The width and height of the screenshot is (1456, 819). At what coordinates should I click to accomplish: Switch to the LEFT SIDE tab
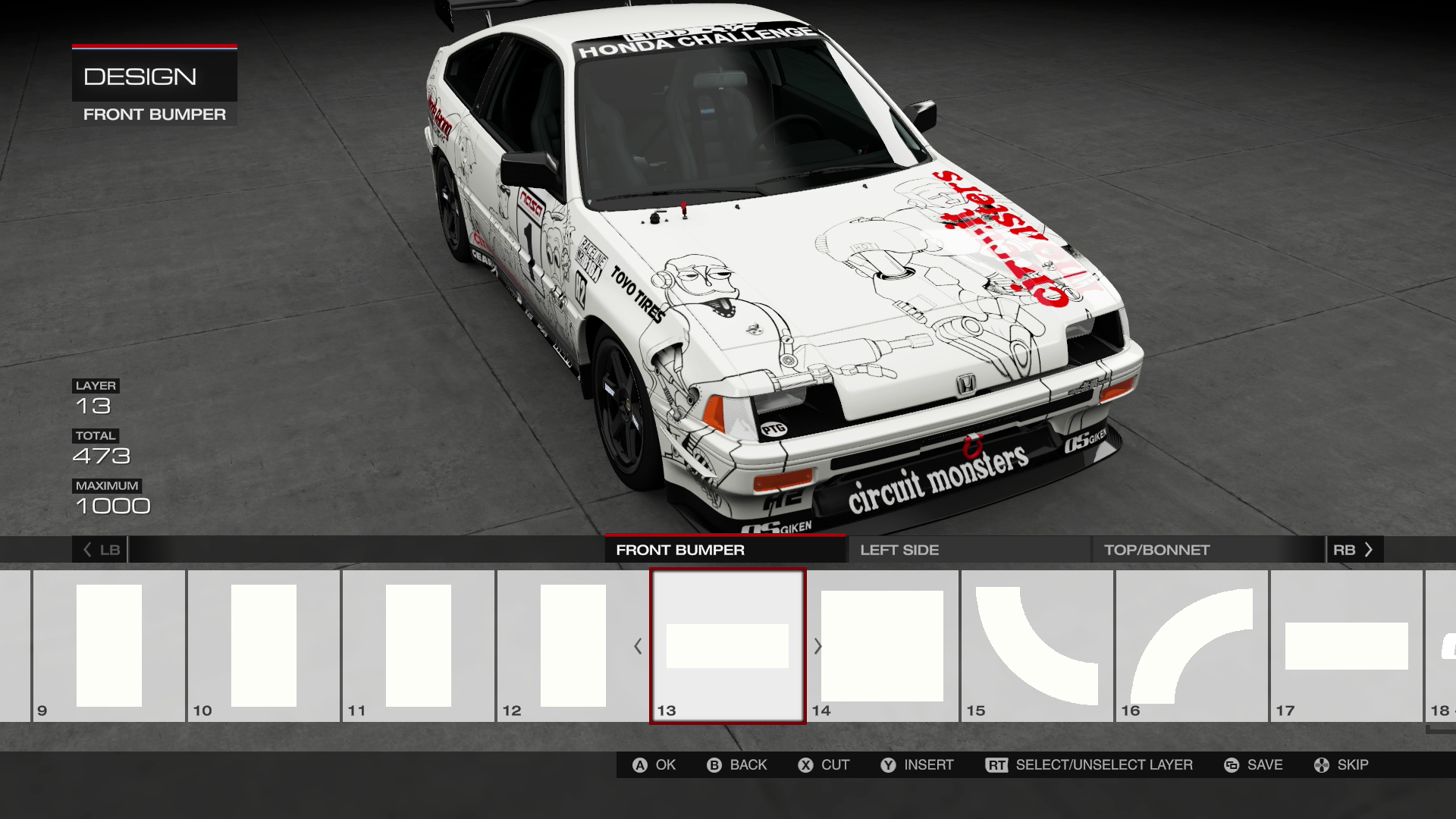900,550
